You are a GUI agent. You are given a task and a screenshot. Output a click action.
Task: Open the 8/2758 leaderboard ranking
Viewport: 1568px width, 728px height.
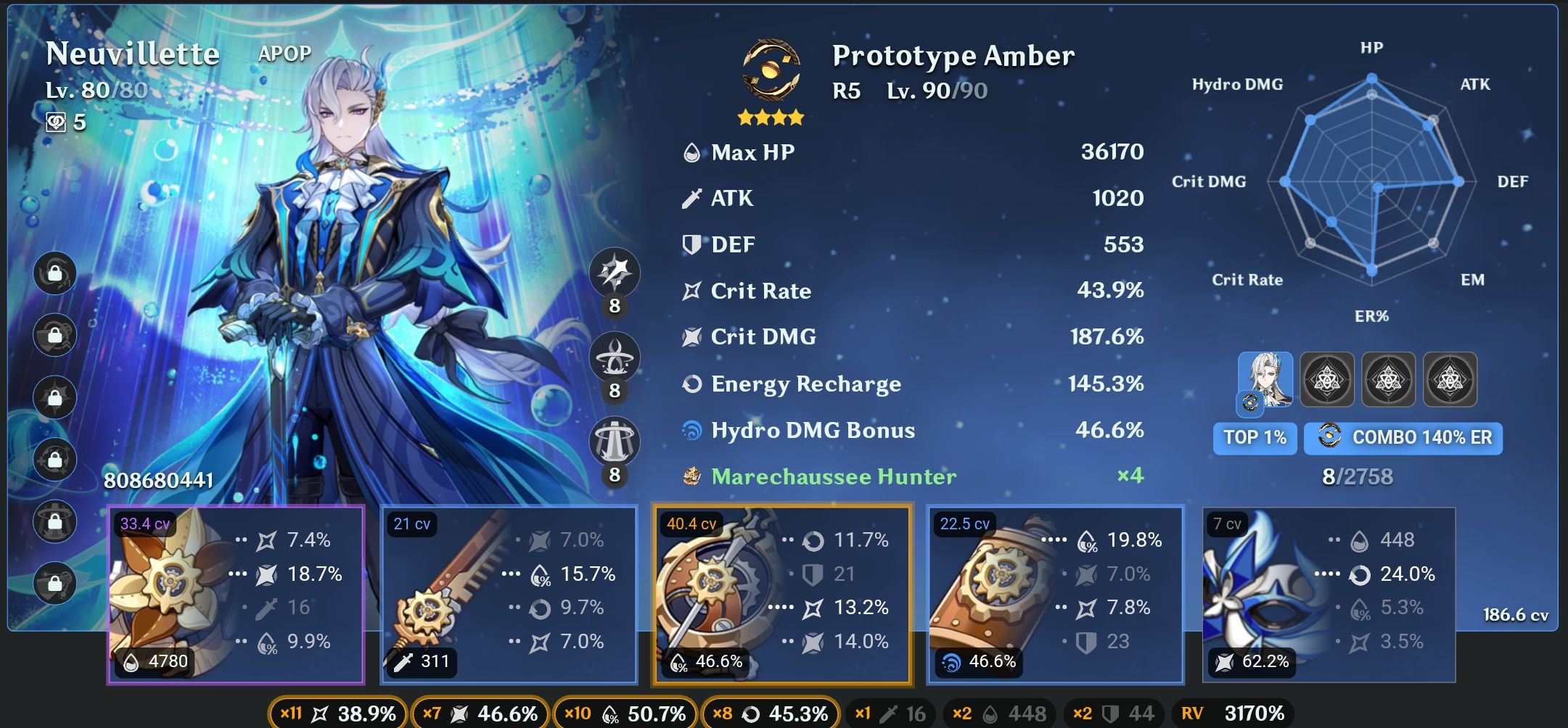(x=1357, y=477)
